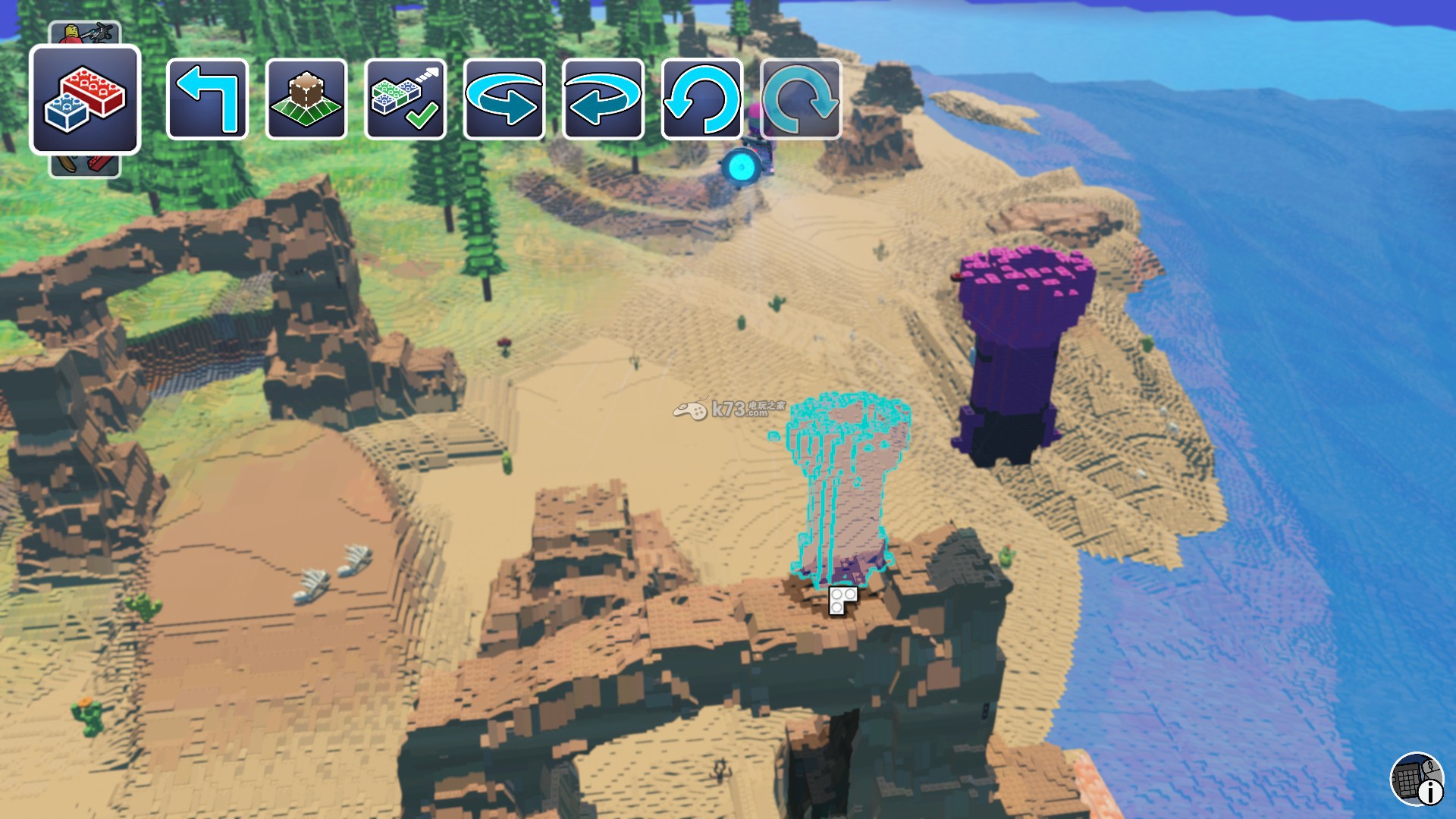Screen dimensions: 1456x819
Task: Open the info panel icon
Action: [x=1417, y=779]
